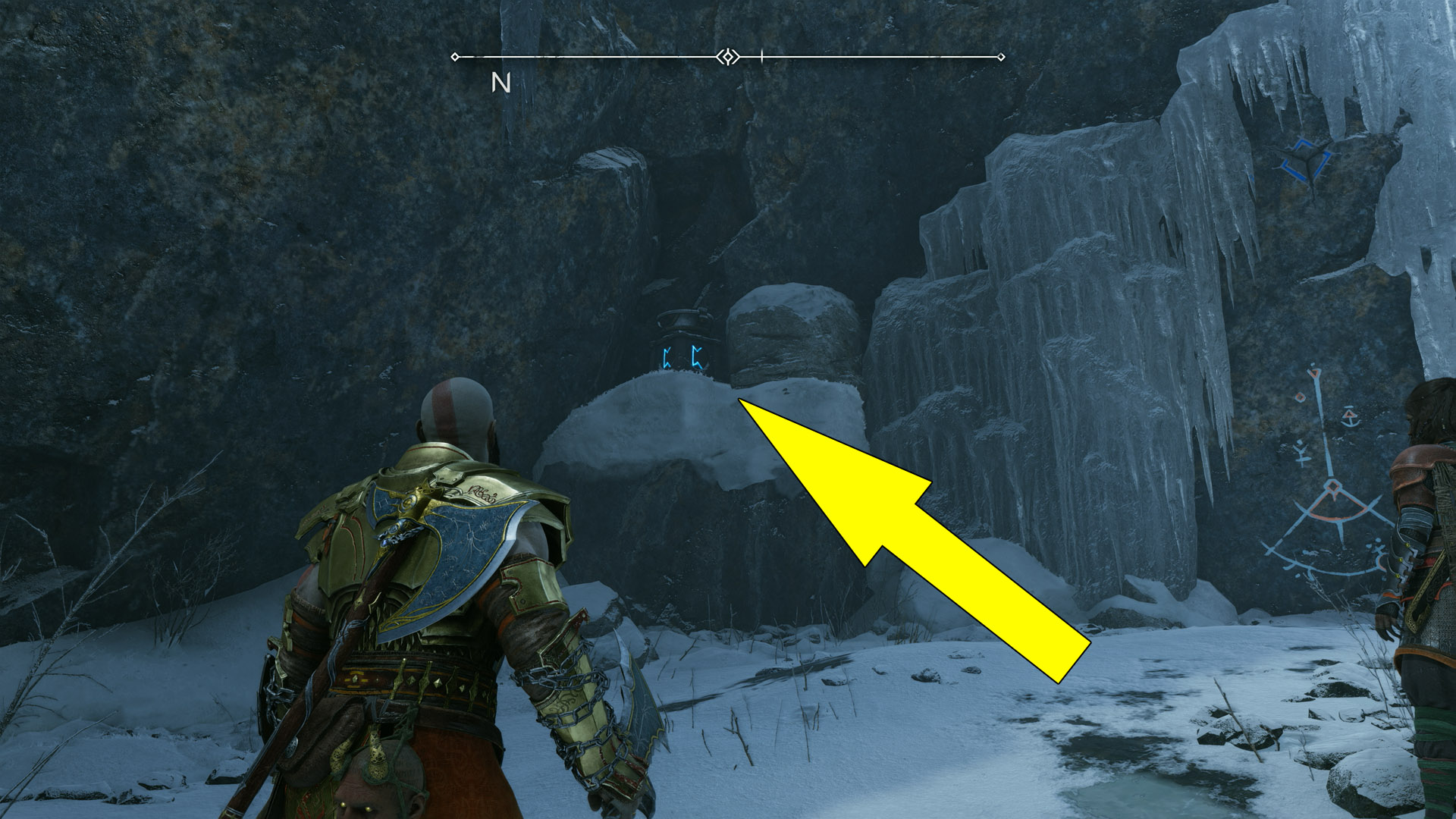Select the N direction label on the compass

[x=500, y=82]
